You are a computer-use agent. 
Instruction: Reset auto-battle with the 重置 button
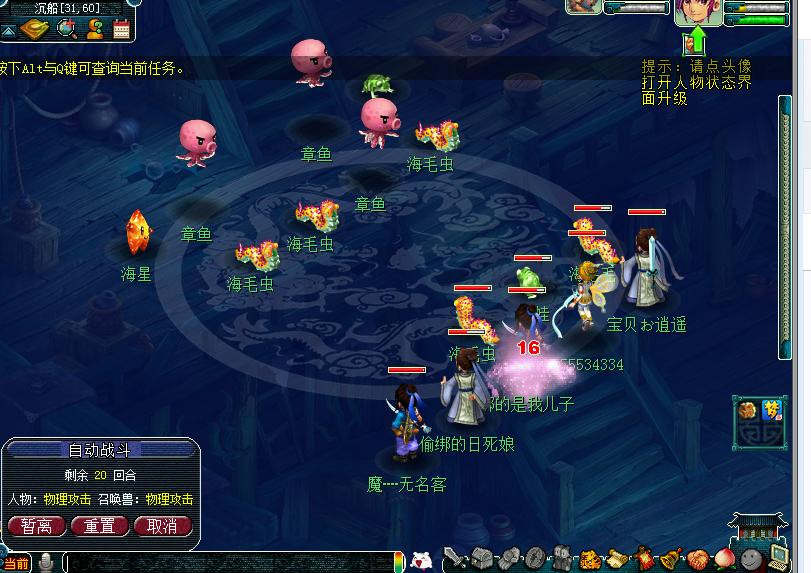tap(99, 525)
